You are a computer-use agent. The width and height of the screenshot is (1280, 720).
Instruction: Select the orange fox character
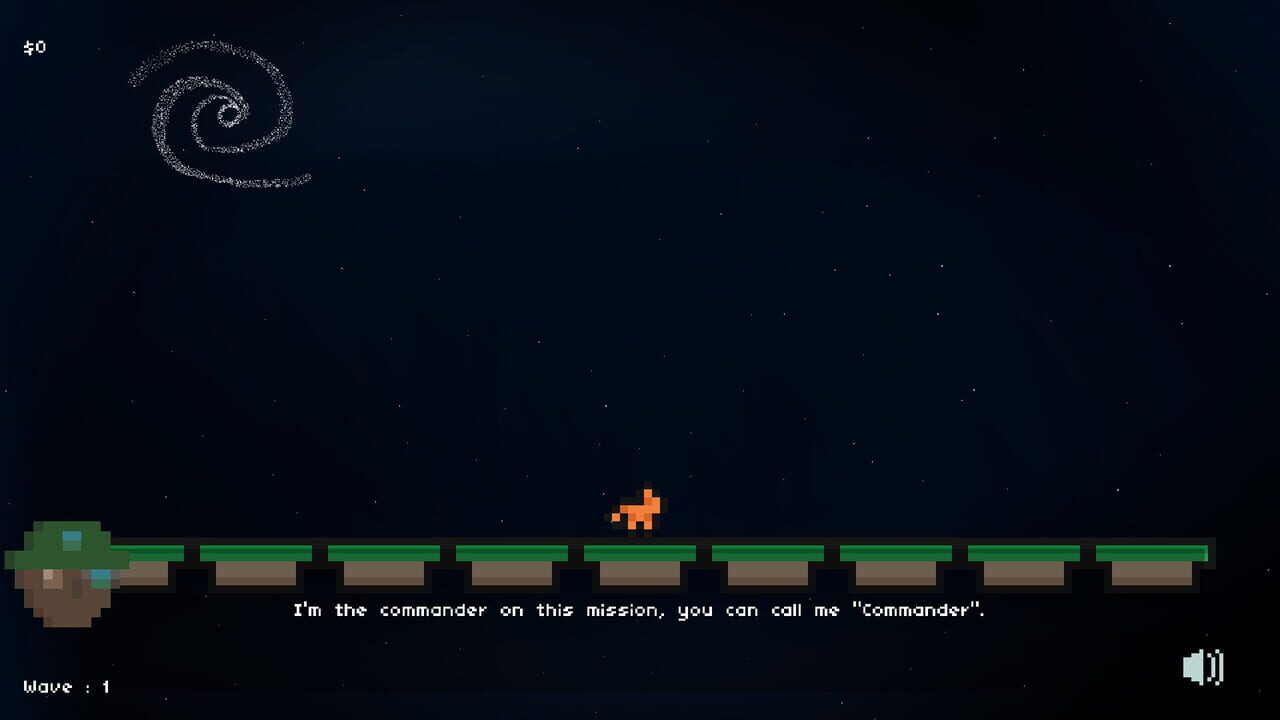pyautogui.click(x=638, y=512)
